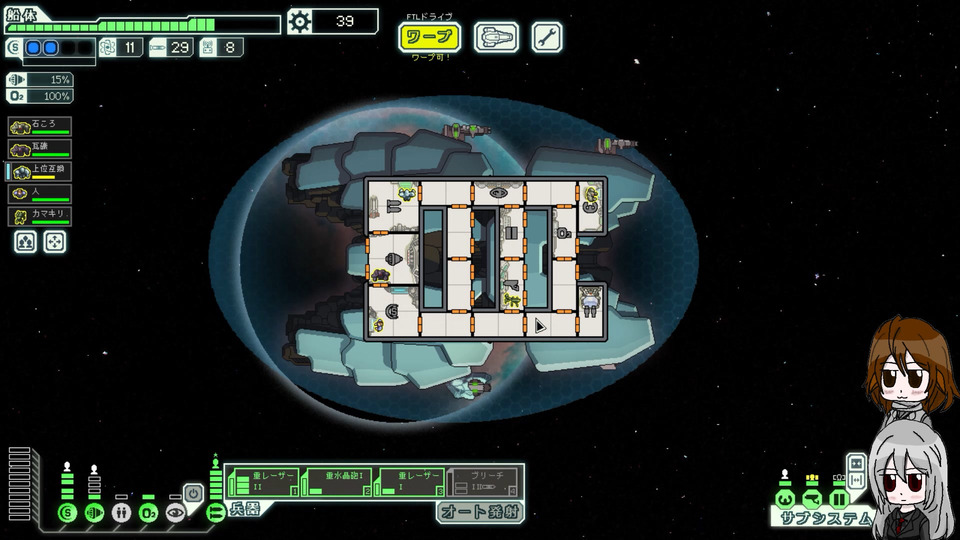Select crew member 瓦礫
Viewport: 960px width, 540px height.
(x=40, y=149)
